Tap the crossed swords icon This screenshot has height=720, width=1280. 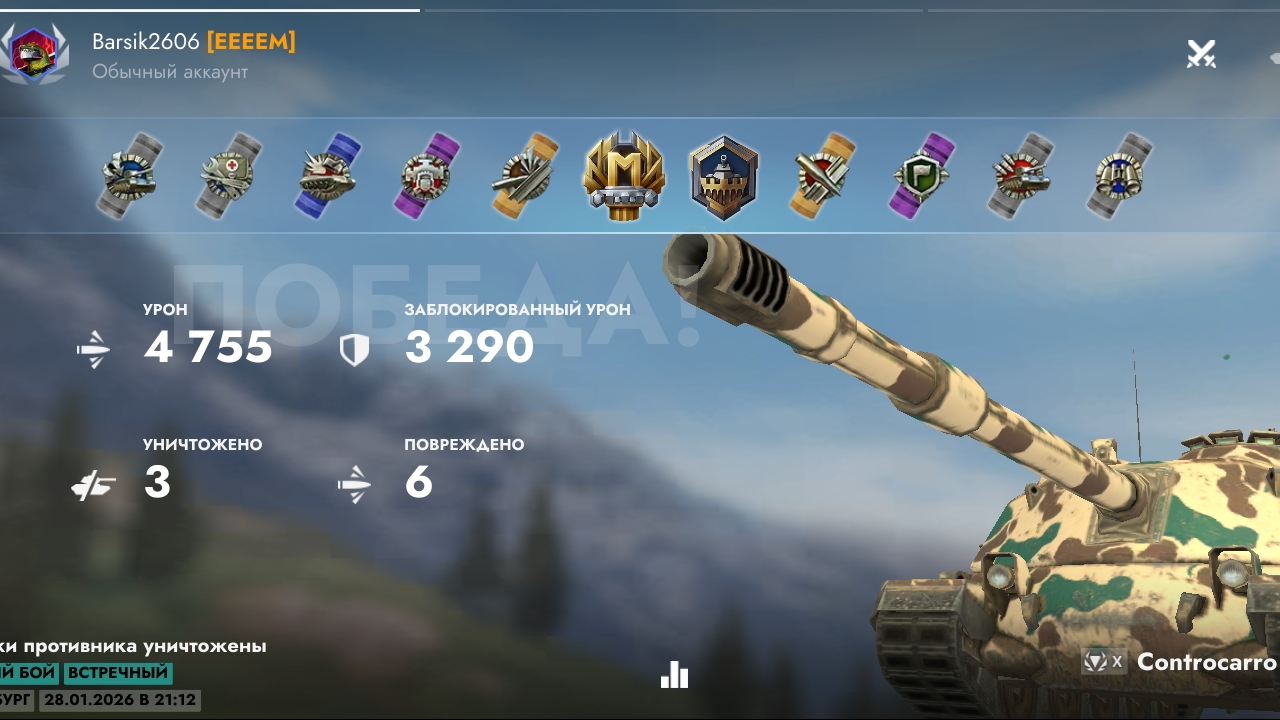point(1201,54)
